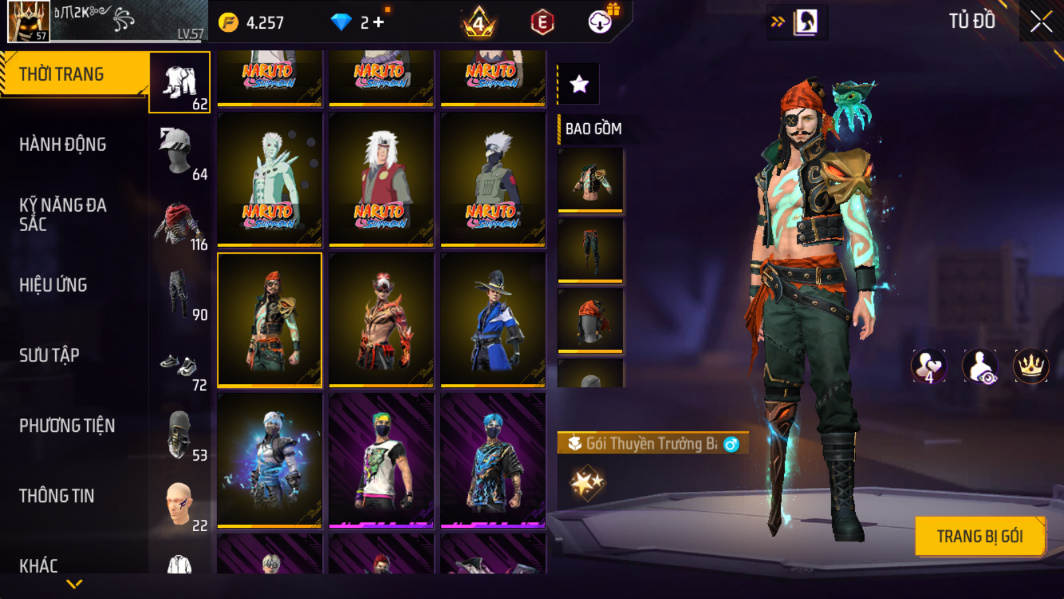Select the pirate jacket bundle component
This screenshot has width=1064, height=599.
(590, 180)
